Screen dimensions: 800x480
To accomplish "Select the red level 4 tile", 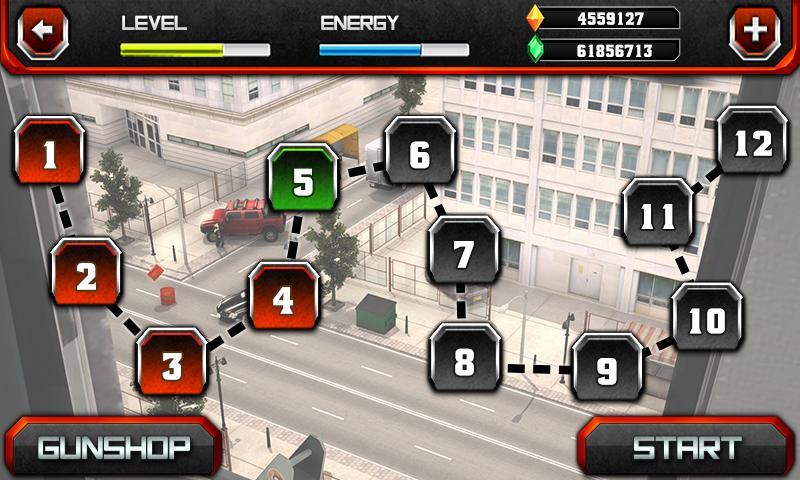I will 284,299.
